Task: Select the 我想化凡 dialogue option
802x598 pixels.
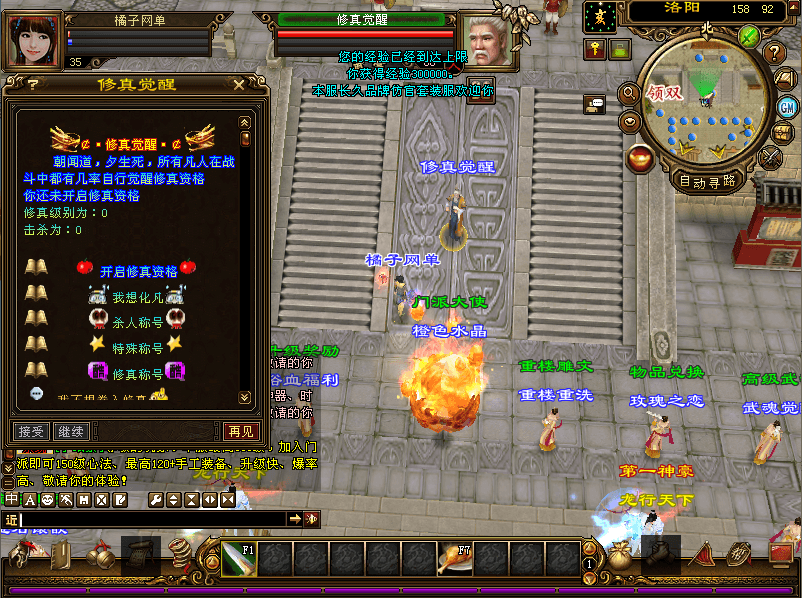Action: [x=137, y=297]
